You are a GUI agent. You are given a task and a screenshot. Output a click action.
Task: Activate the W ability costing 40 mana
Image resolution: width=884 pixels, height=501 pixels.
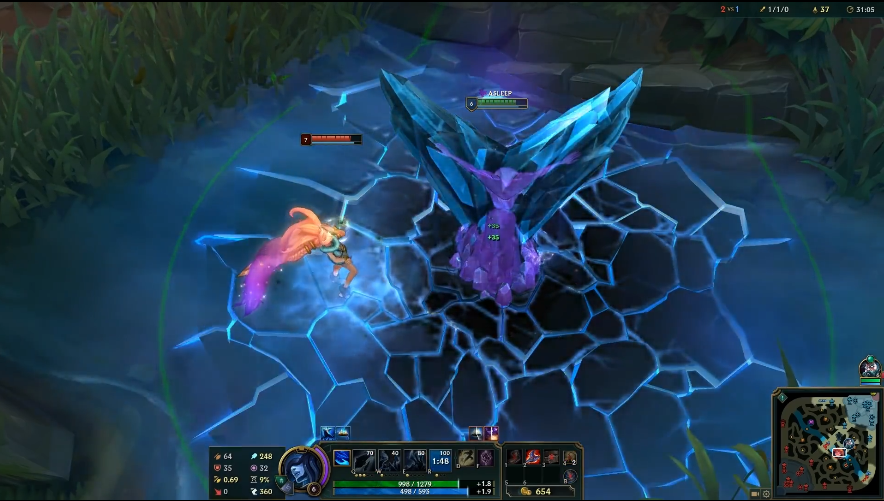point(390,460)
